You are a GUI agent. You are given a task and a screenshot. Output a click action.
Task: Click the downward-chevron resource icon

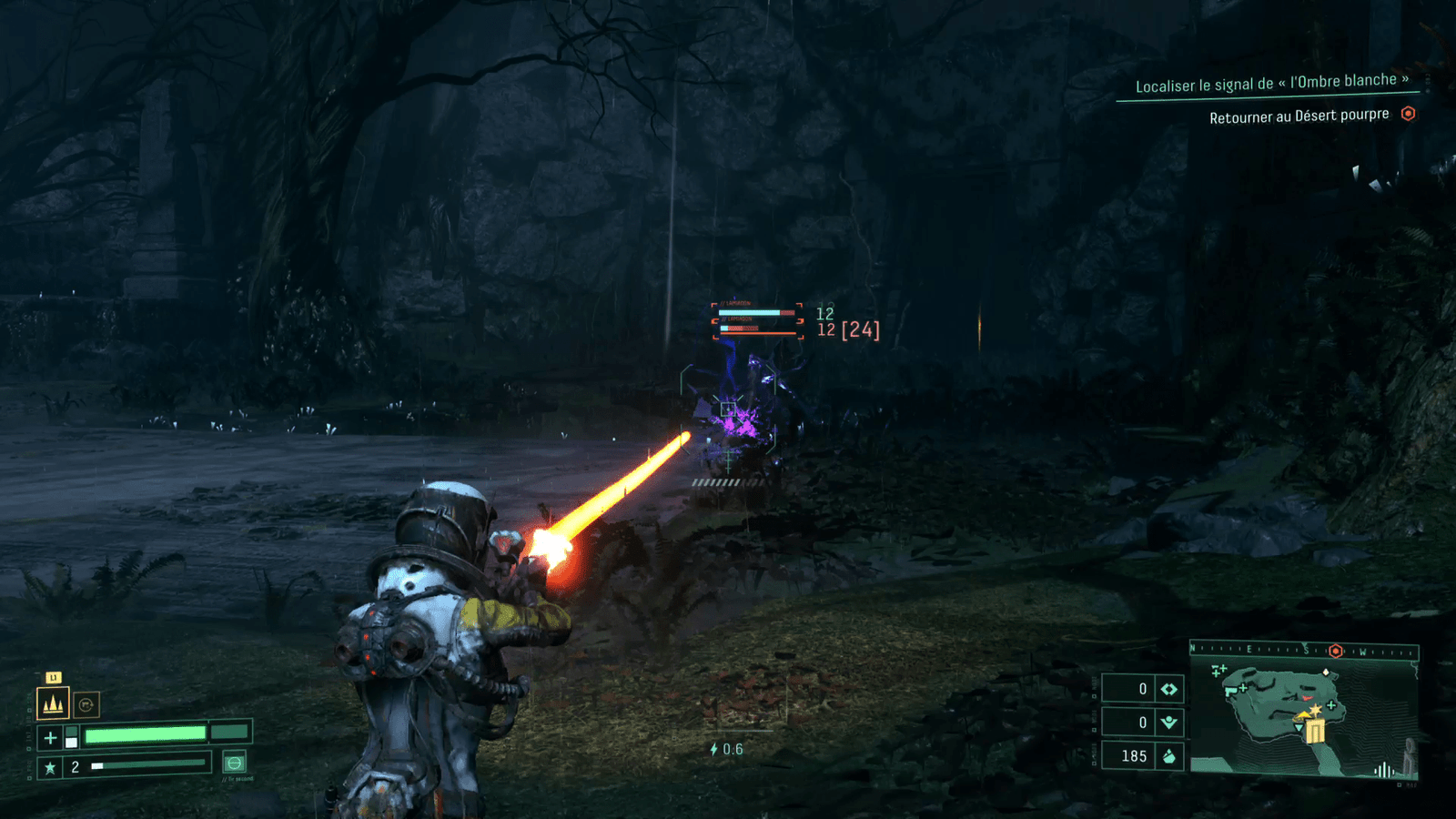click(1169, 723)
